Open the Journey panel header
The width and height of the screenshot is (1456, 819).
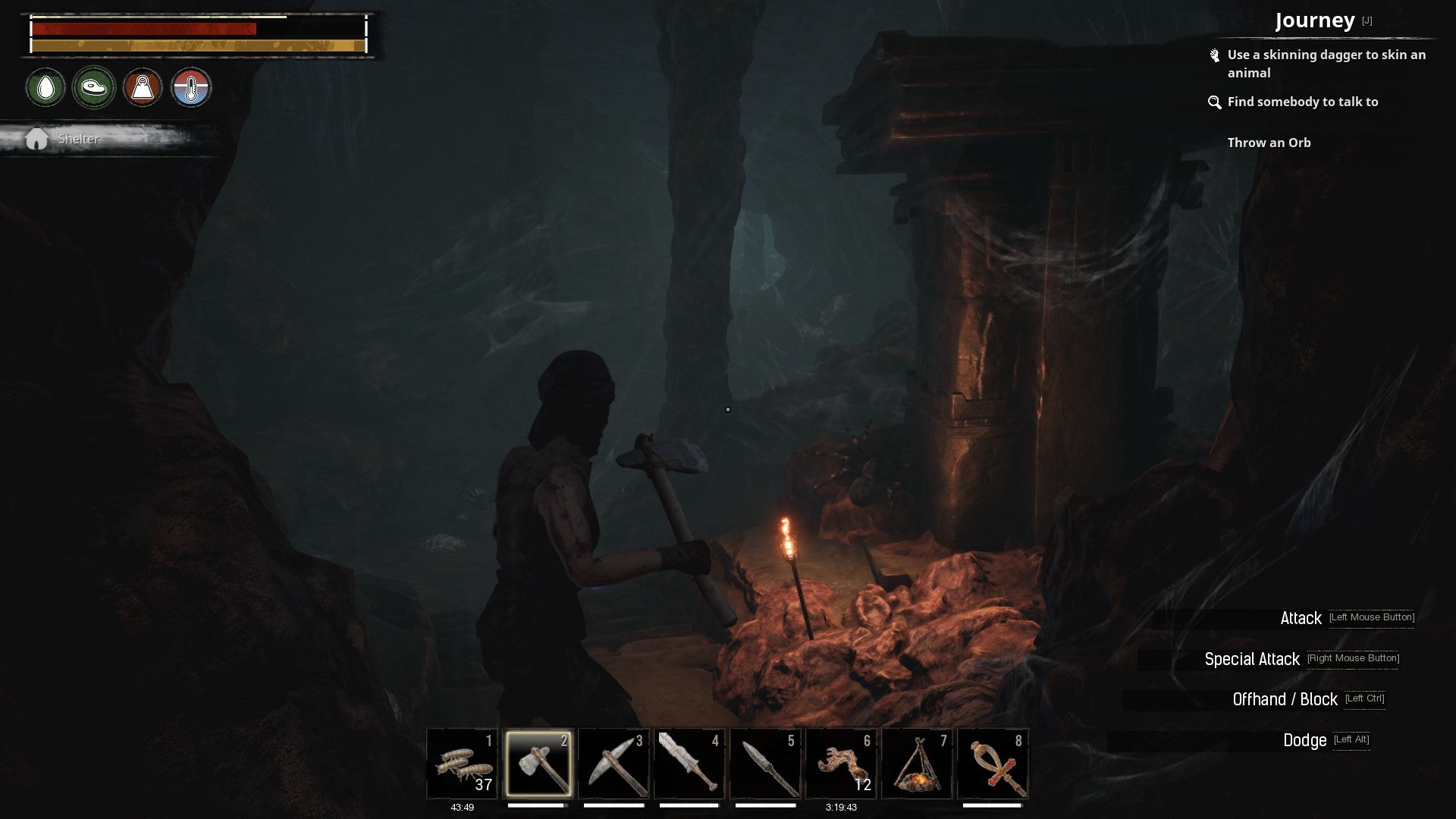[1316, 20]
